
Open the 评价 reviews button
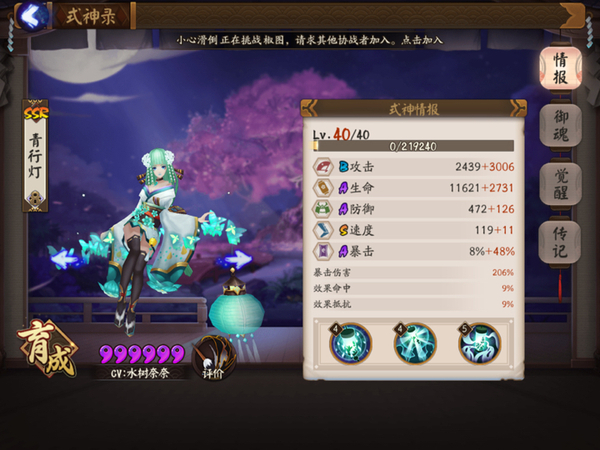click(212, 357)
